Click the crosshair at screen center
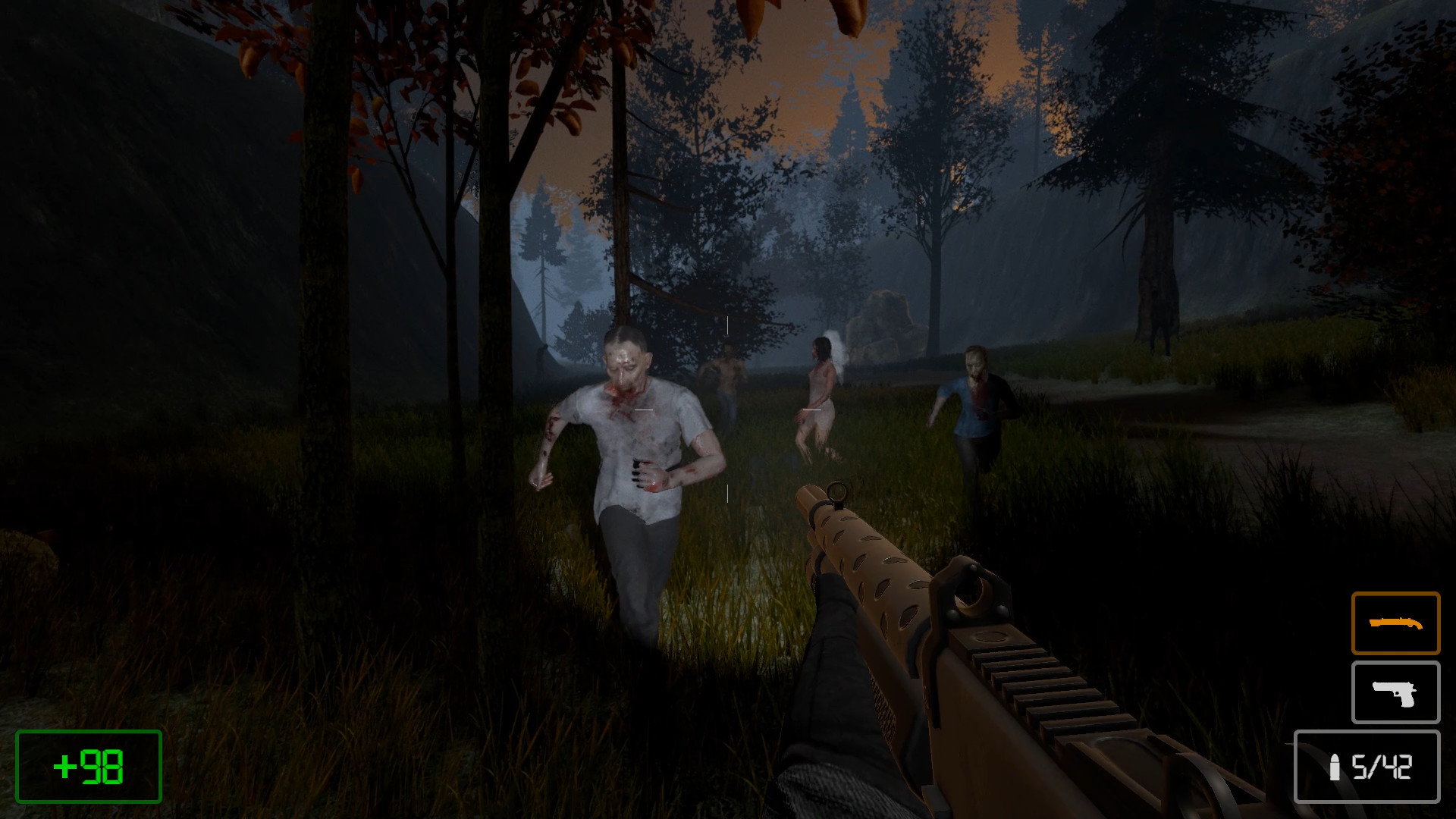The height and width of the screenshot is (819, 1456). pyautogui.click(x=728, y=409)
